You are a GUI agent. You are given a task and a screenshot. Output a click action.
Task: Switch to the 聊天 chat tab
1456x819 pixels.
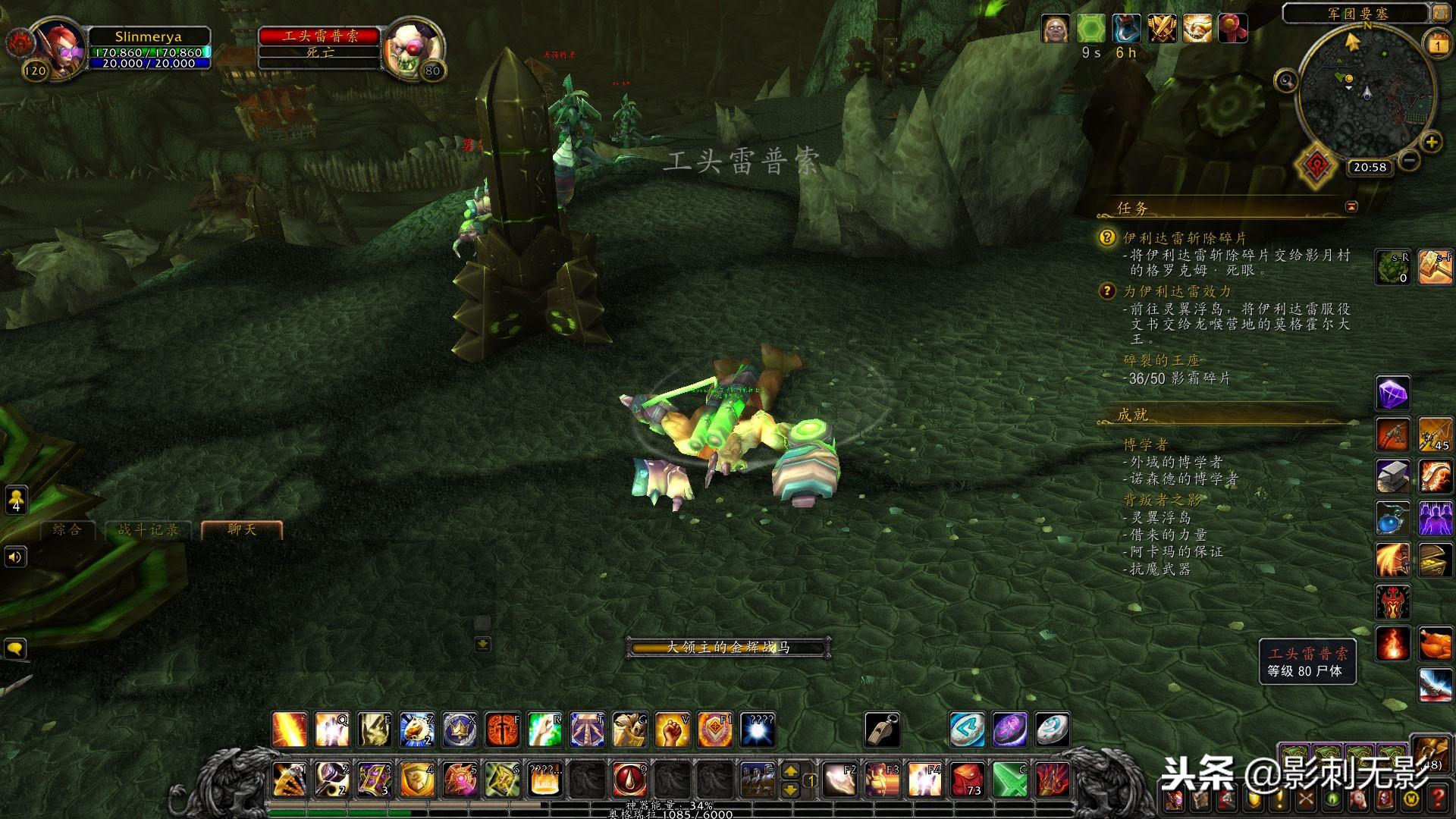(x=242, y=529)
